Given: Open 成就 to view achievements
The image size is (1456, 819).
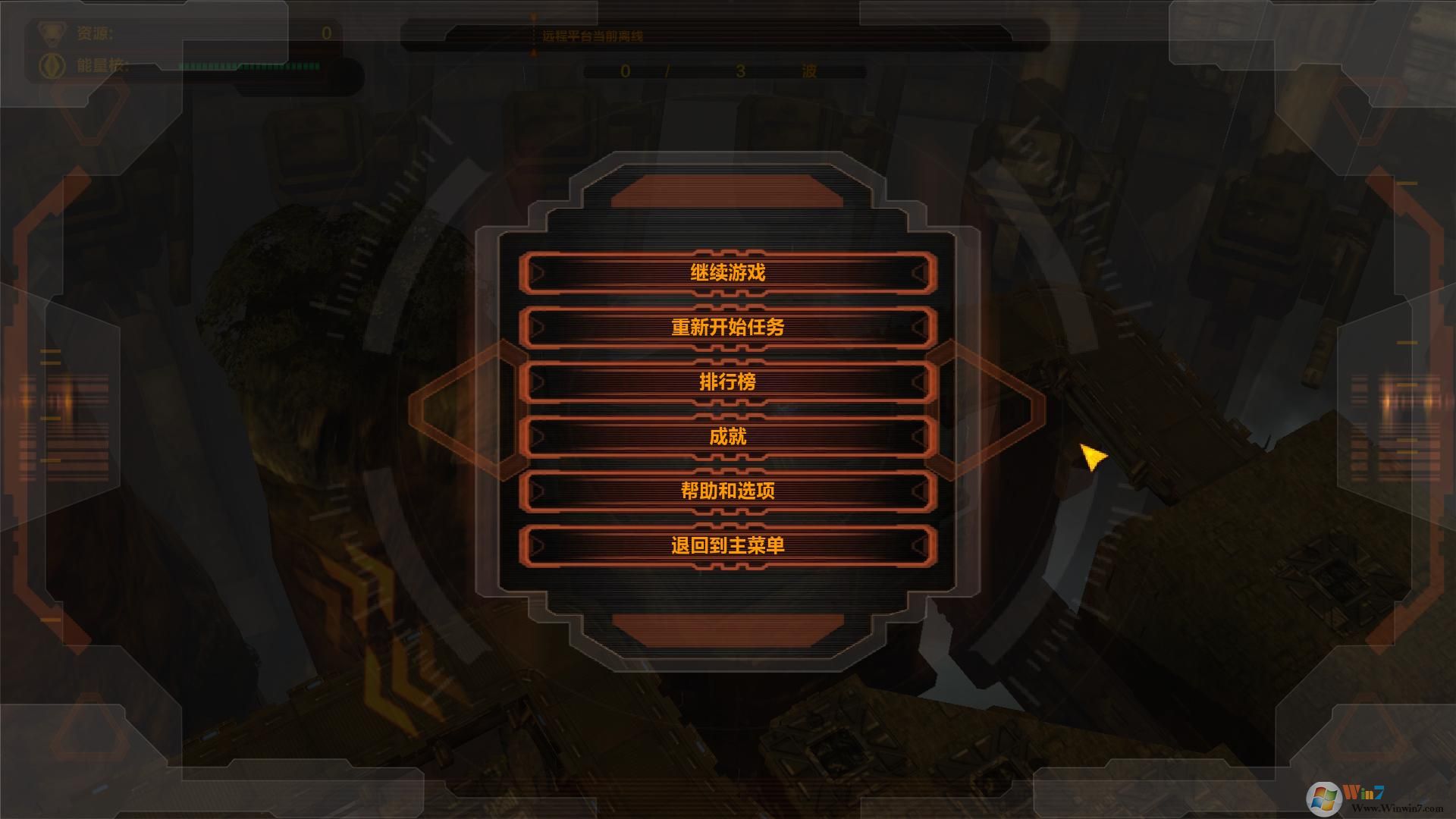Looking at the screenshot, I should pyautogui.click(x=726, y=436).
